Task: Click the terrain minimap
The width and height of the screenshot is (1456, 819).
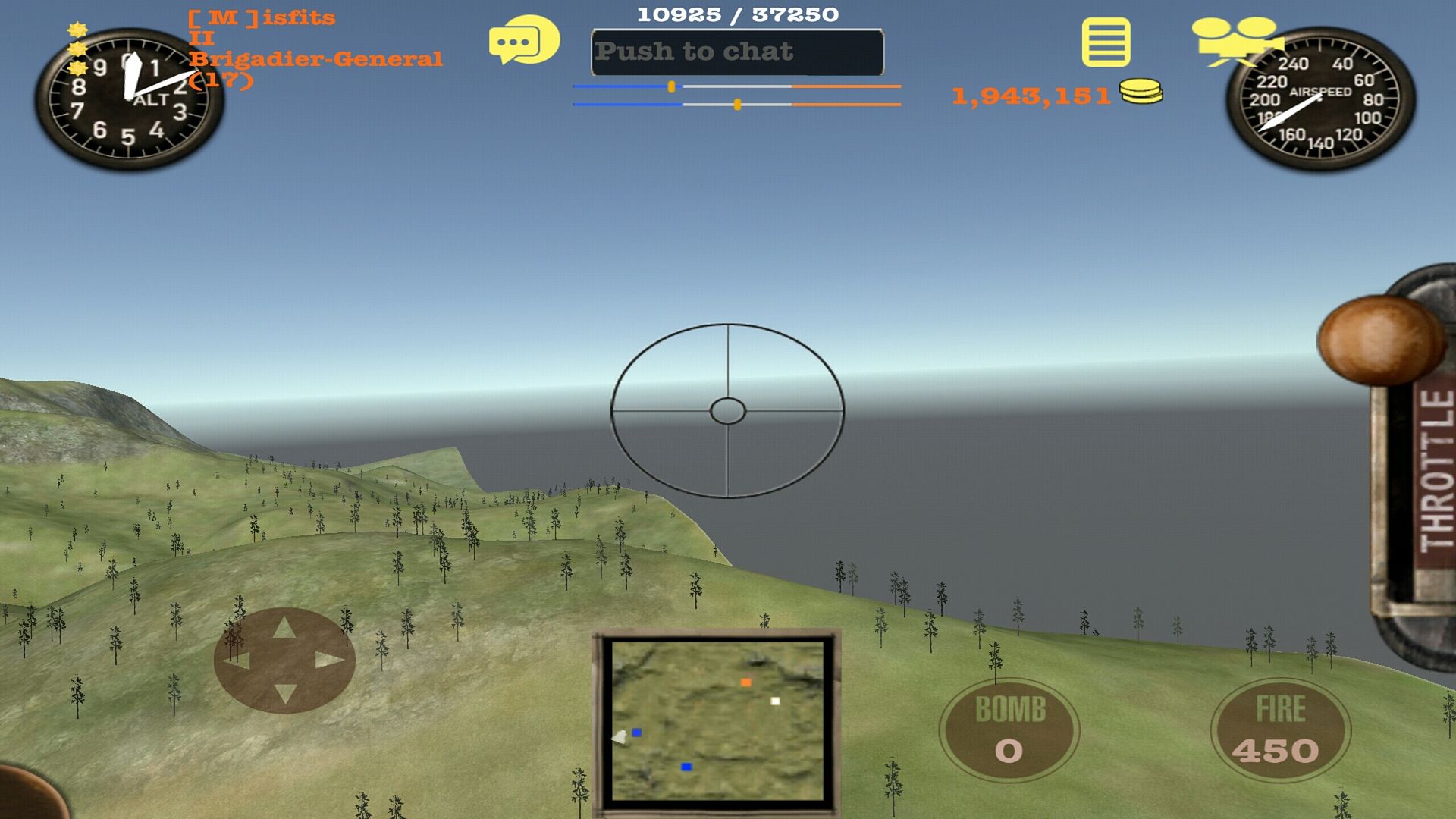Action: click(x=717, y=720)
